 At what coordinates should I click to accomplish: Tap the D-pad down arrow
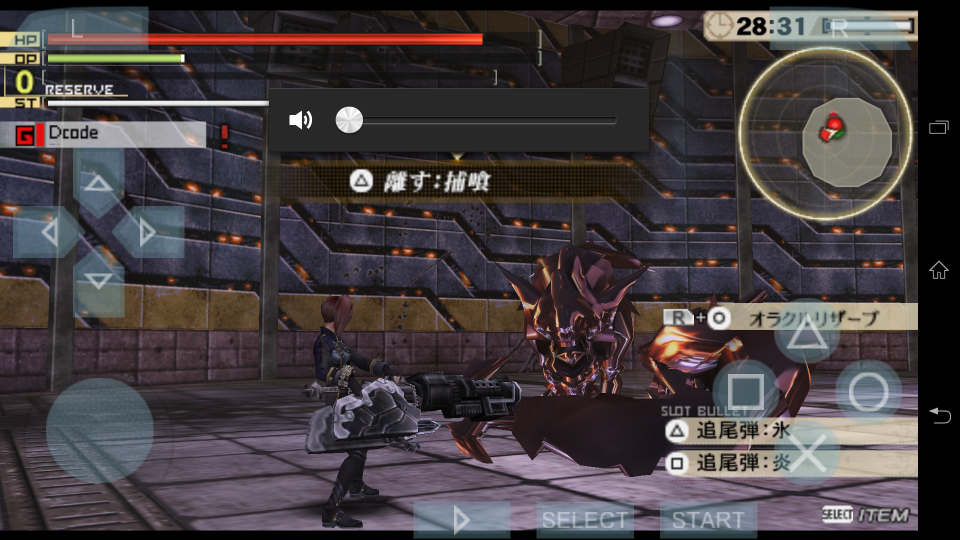(x=98, y=280)
